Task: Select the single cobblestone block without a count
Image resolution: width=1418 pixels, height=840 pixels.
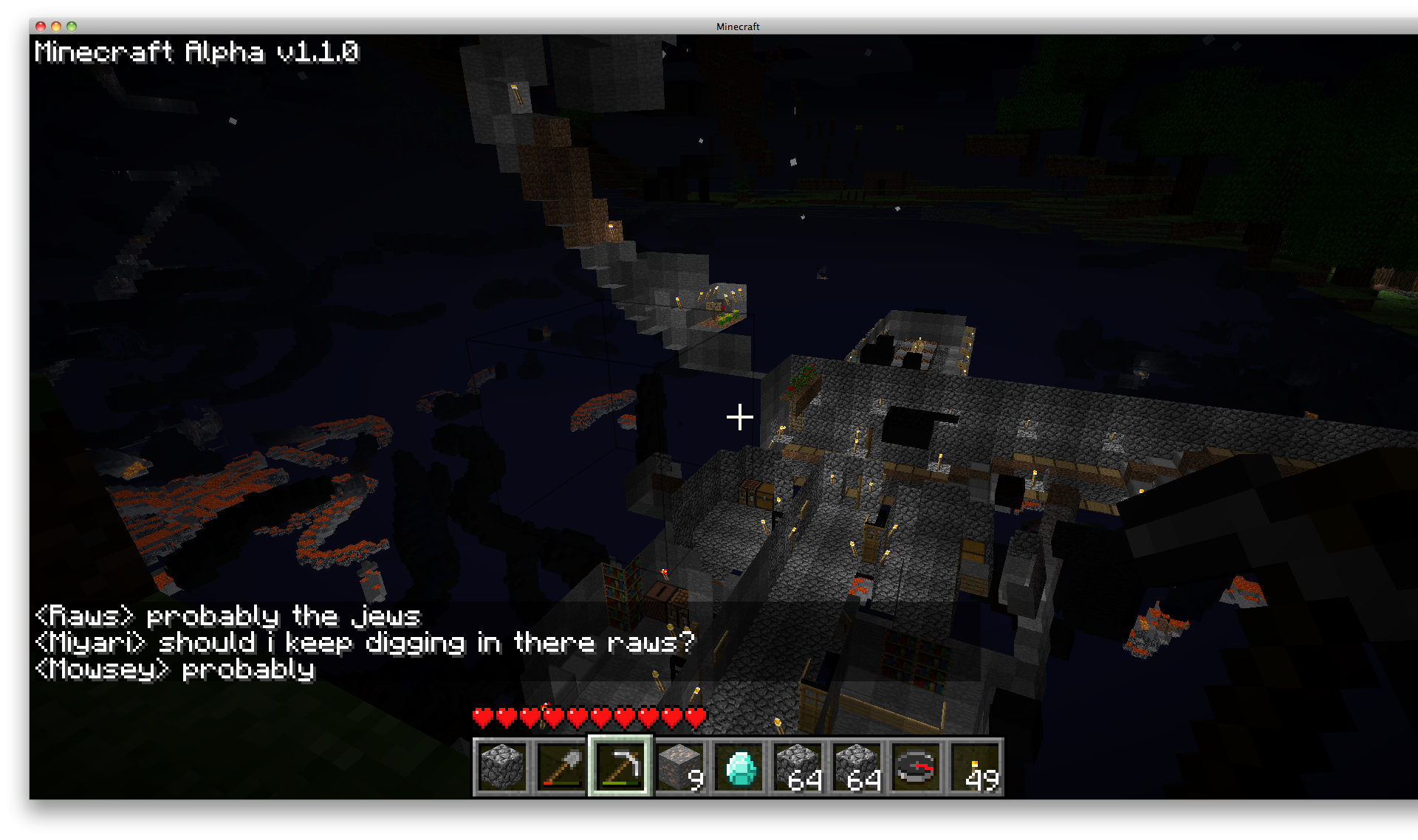Action: click(x=502, y=768)
